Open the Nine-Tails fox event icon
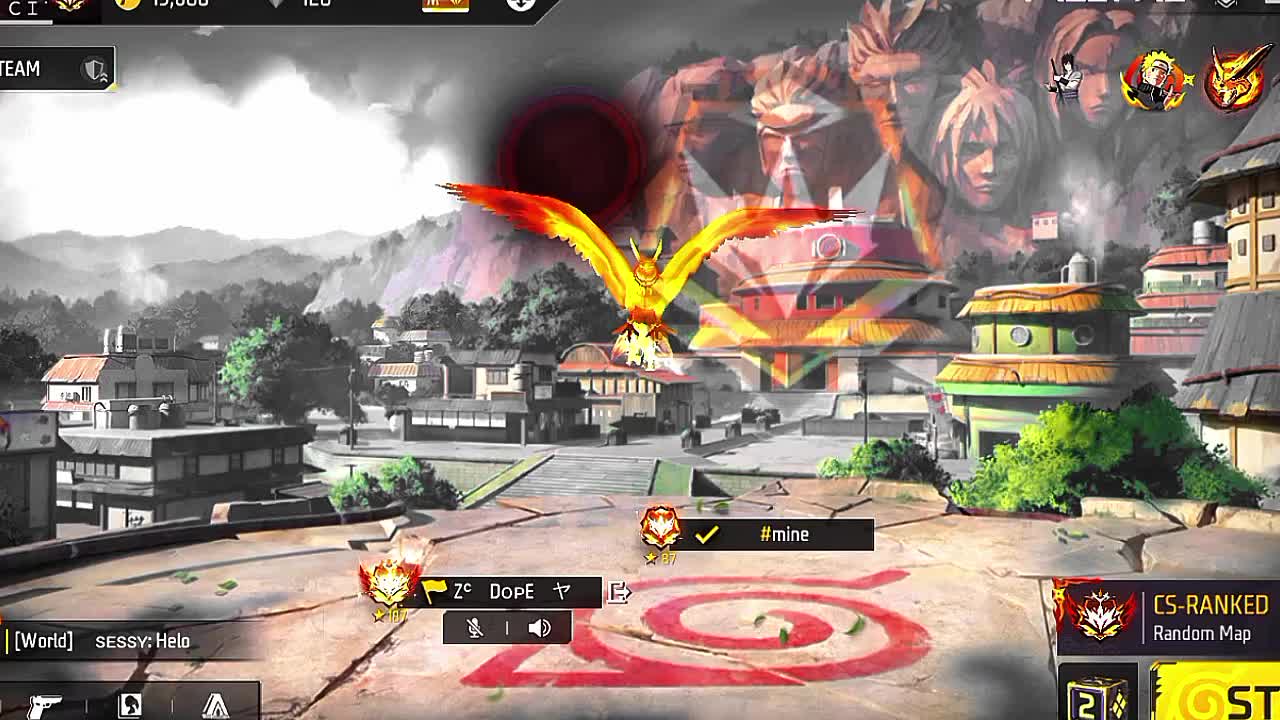 (1236, 78)
